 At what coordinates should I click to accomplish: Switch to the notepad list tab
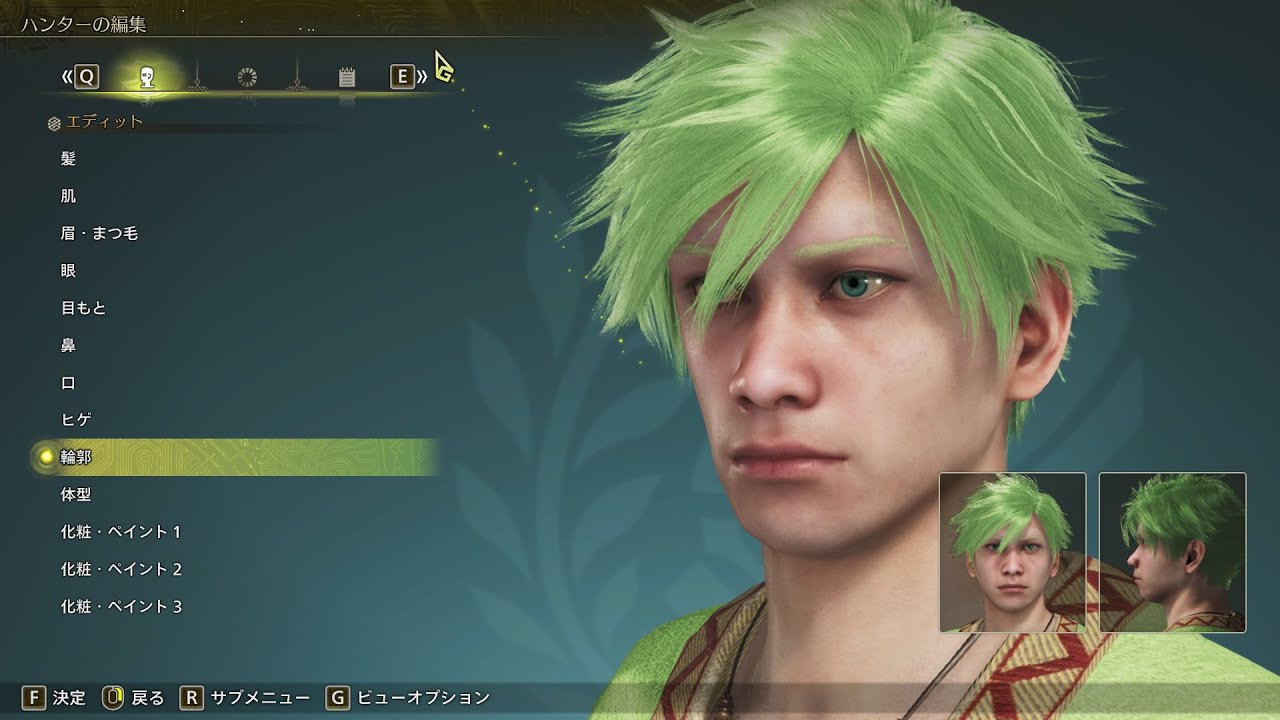pos(347,77)
